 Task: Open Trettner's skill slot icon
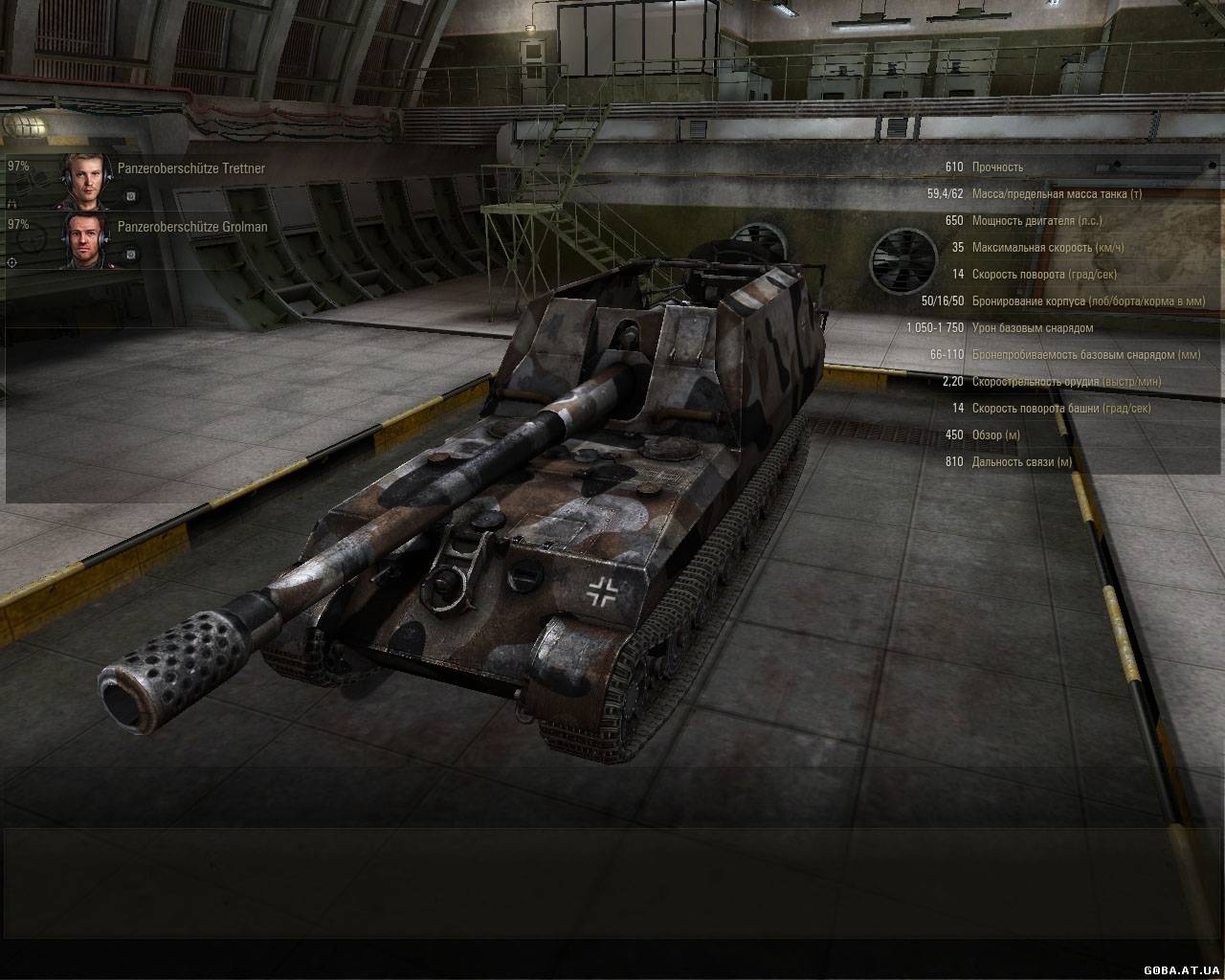click(x=131, y=196)
